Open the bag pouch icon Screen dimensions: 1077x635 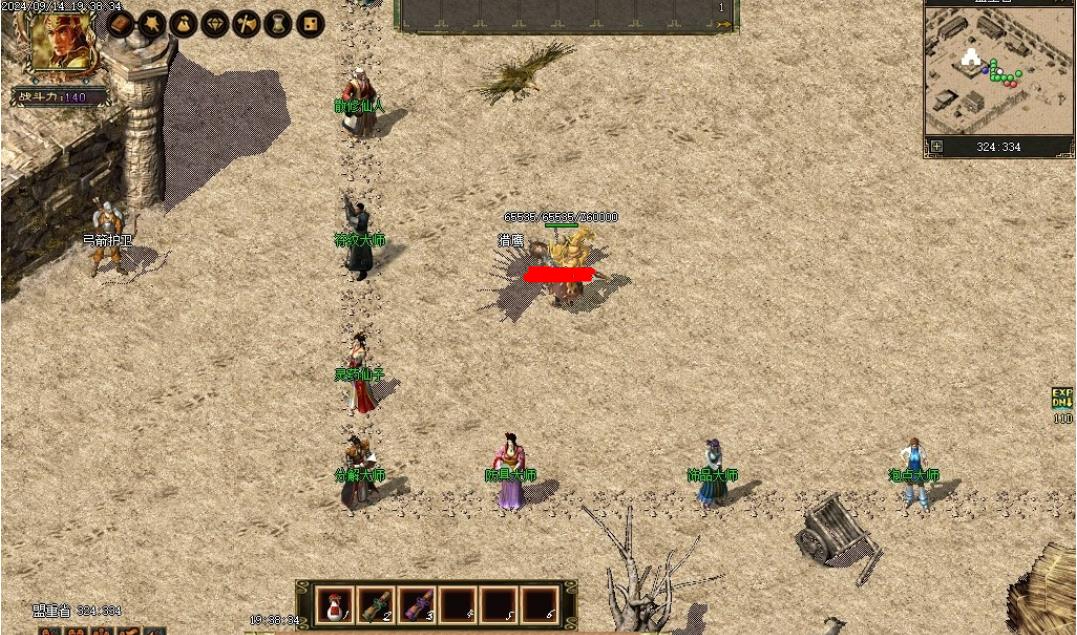click(183, 23)
